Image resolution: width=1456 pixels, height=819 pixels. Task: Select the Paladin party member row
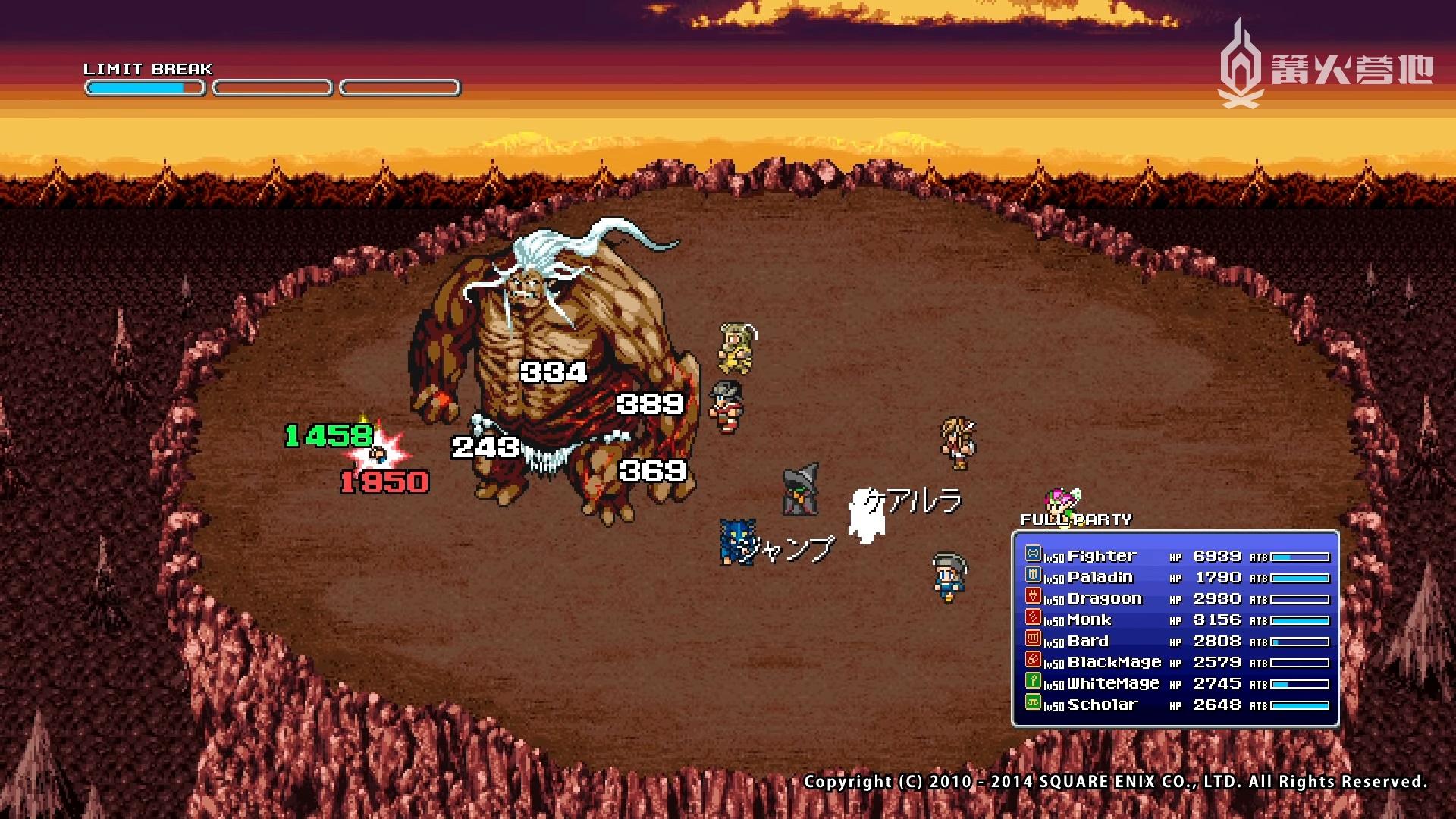click(x=1100, y=578)
